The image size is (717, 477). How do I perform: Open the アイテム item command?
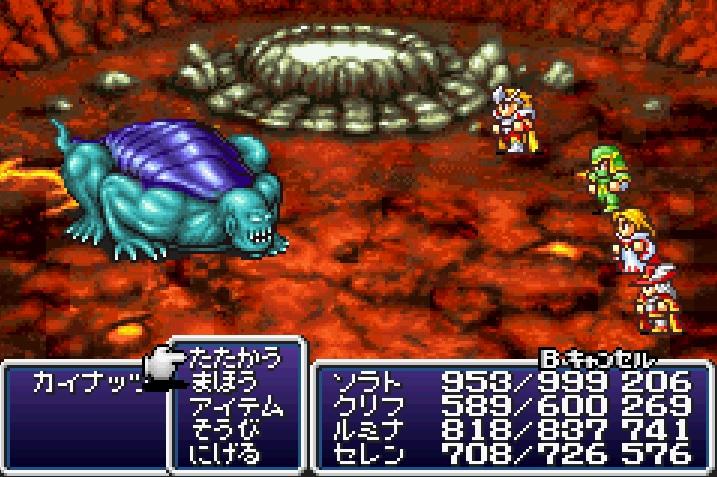[235, 407]
